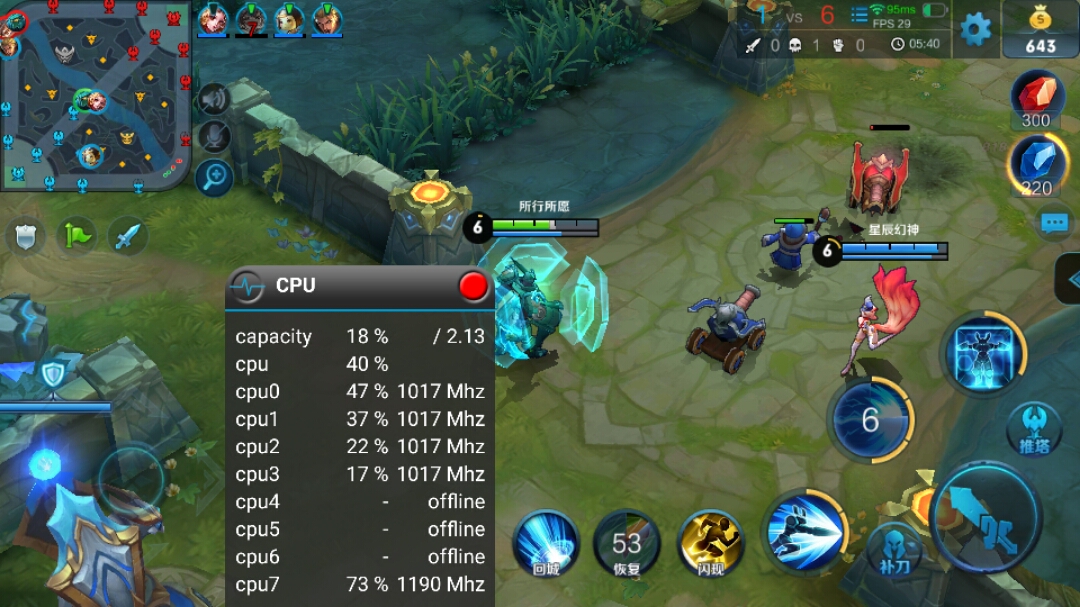Cast the 闪现 flash spell
The width and height of the screenshot is (1080, 607).
(x=709, y=543)
